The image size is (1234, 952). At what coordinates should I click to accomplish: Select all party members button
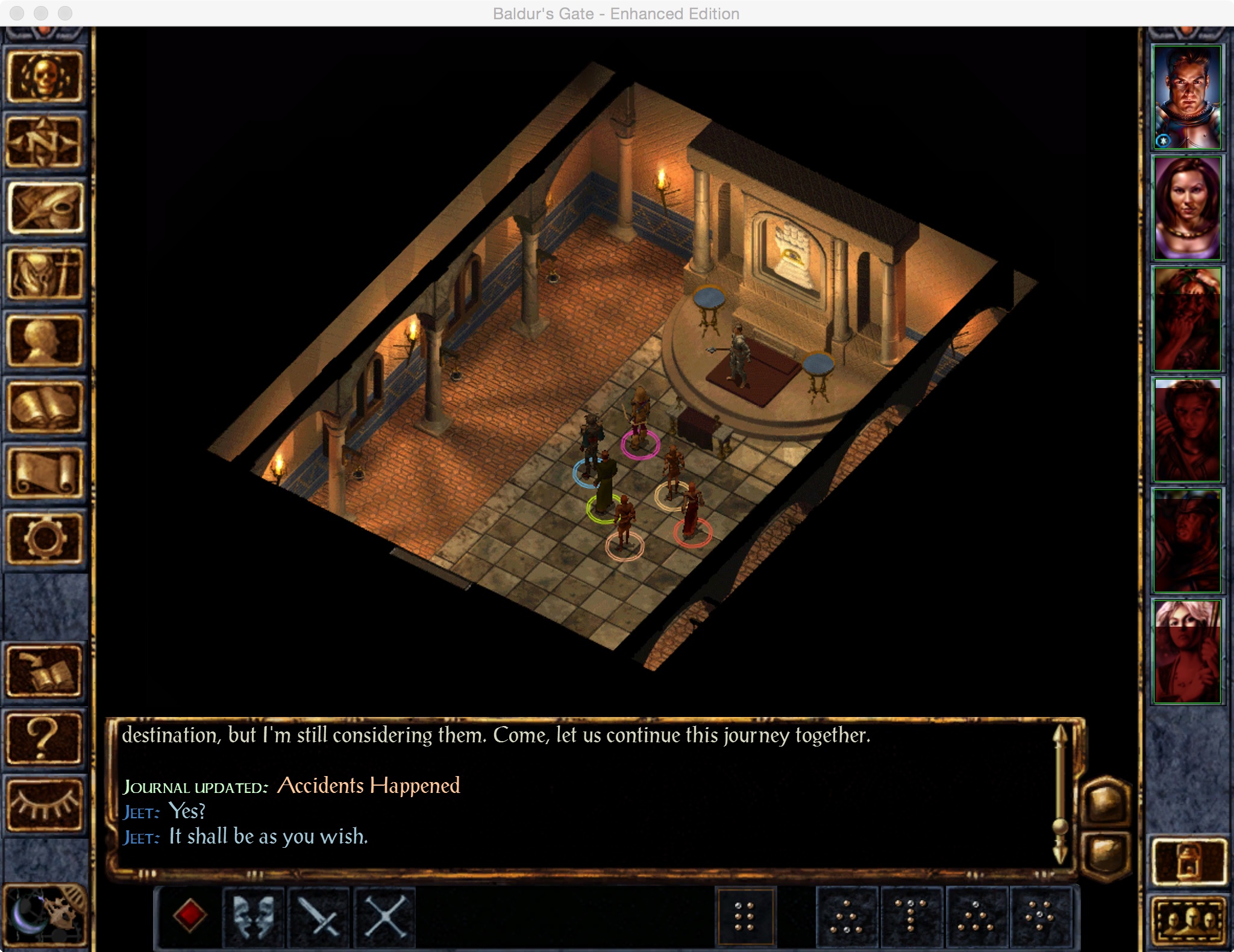1188,921
